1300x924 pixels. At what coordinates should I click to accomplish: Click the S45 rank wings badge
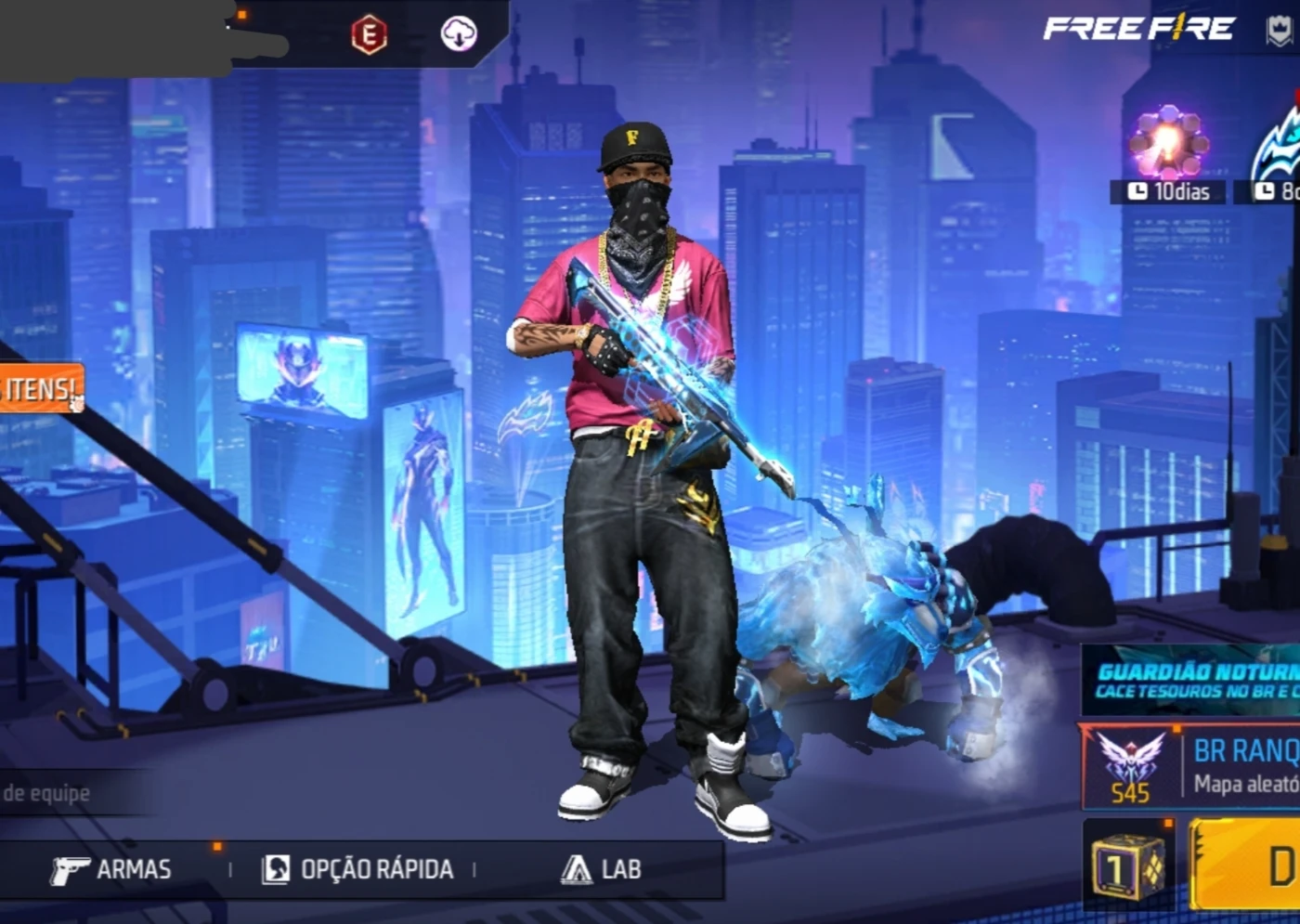coord(1129,763)
